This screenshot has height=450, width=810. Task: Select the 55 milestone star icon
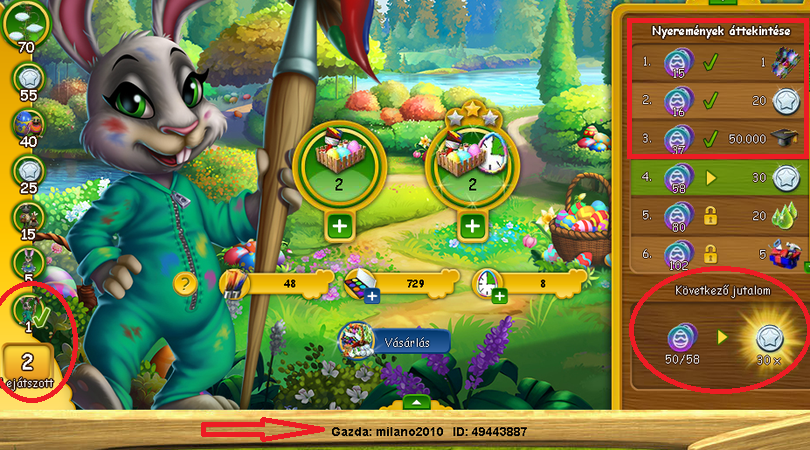point(25,73)
